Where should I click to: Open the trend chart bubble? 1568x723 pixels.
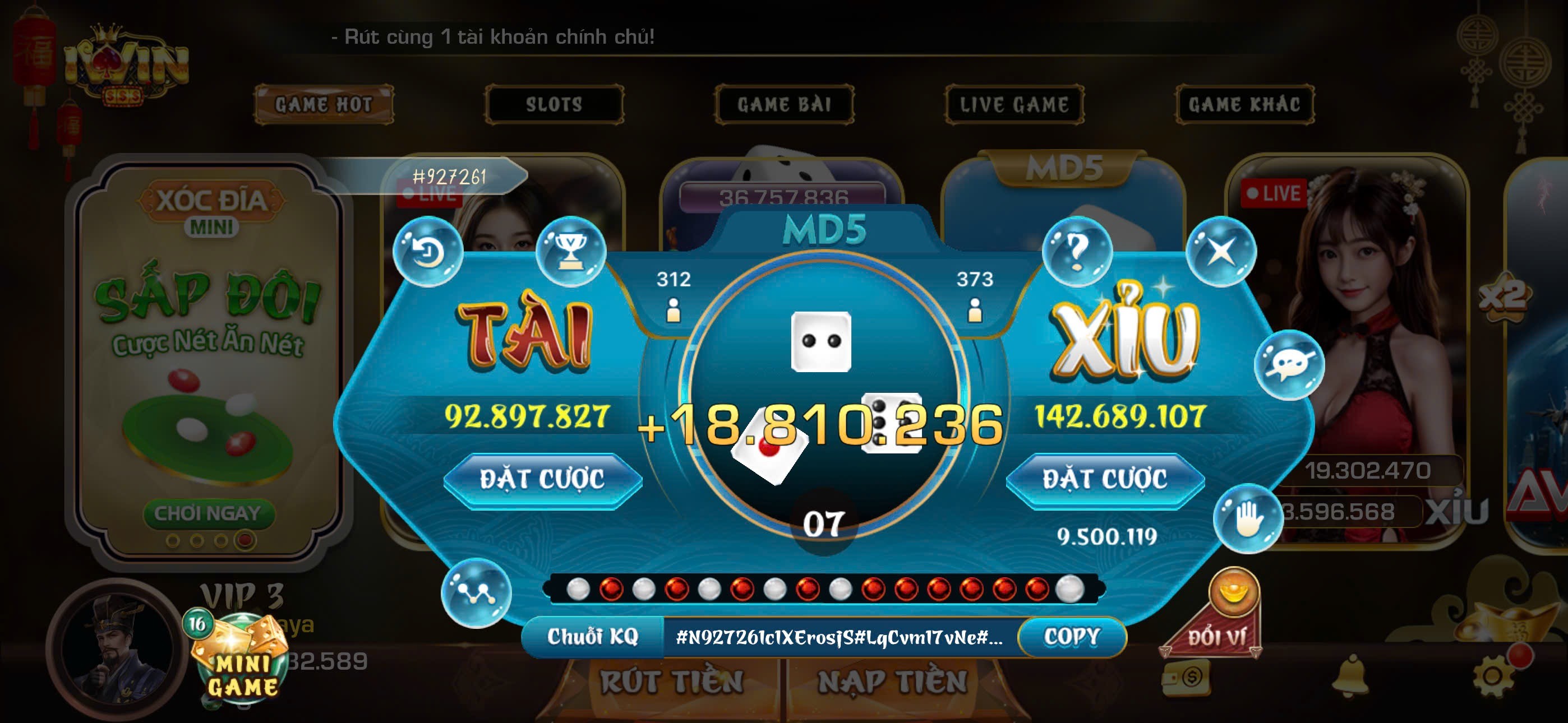pyautogui.click(x=476, y=592)
